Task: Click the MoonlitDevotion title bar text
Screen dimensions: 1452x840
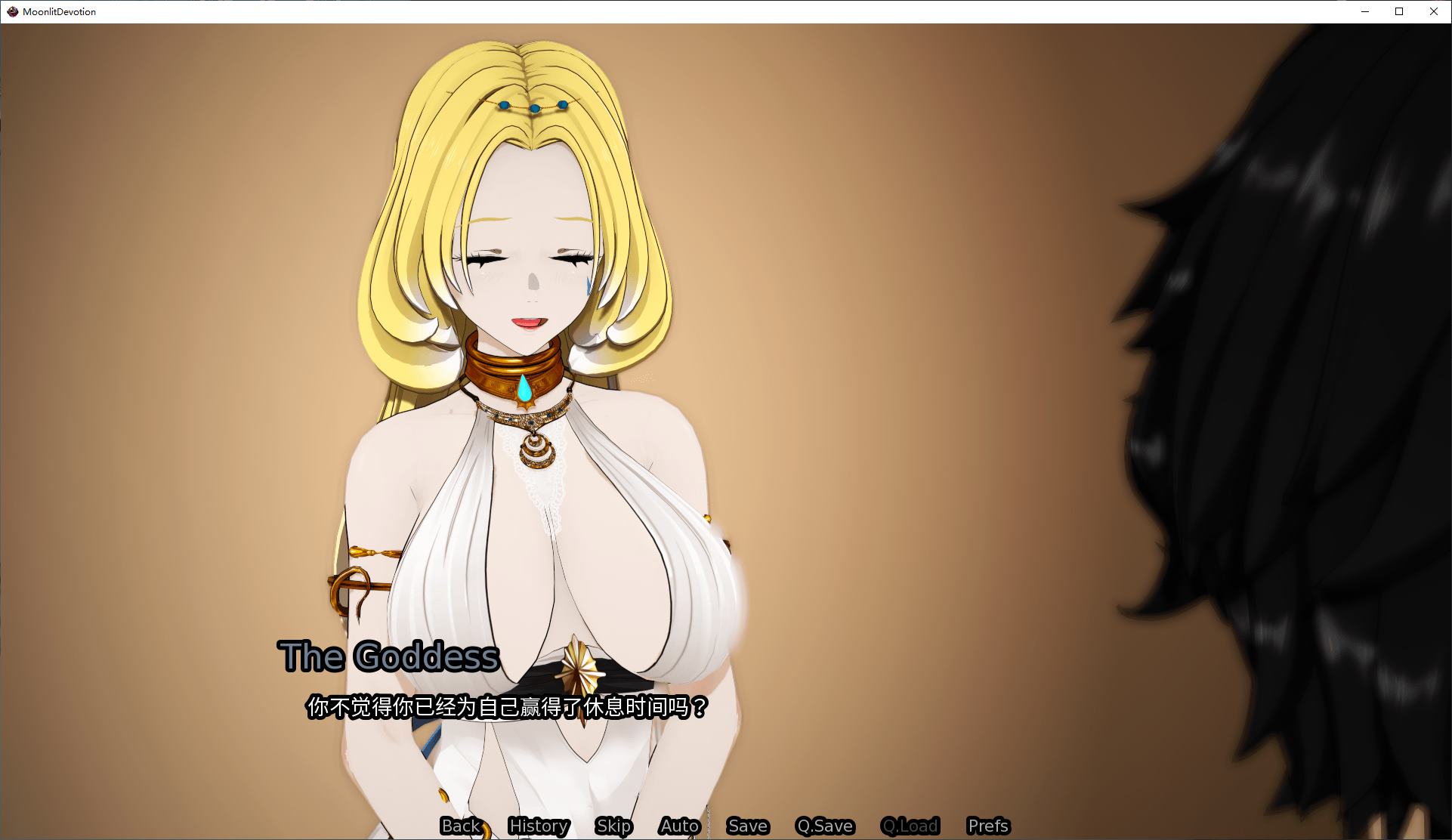Action: (x=58, y=11)
